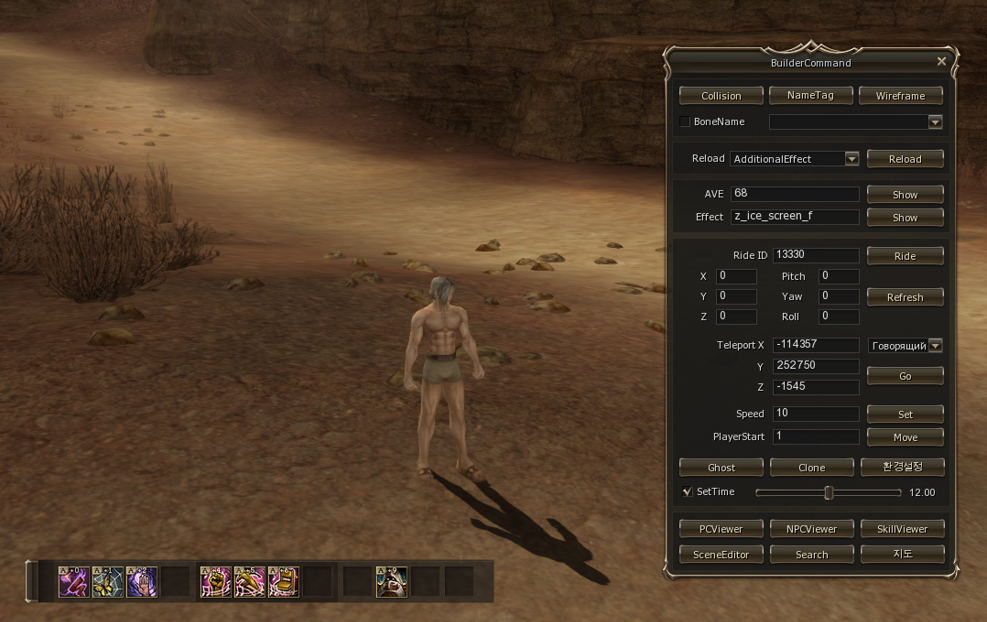The width and height of the screenshot is (987, 622).
Task: Refresh the ride rotation values
Action: click(905, 297)
